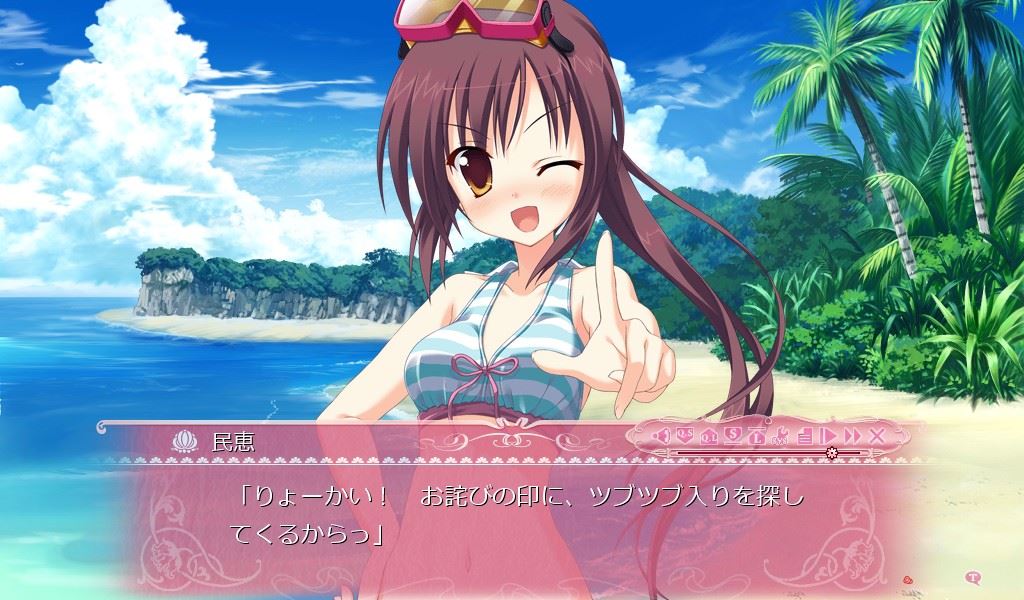Open the save screen with S icon
The image size is (1024, 600).
coord(733,435)
